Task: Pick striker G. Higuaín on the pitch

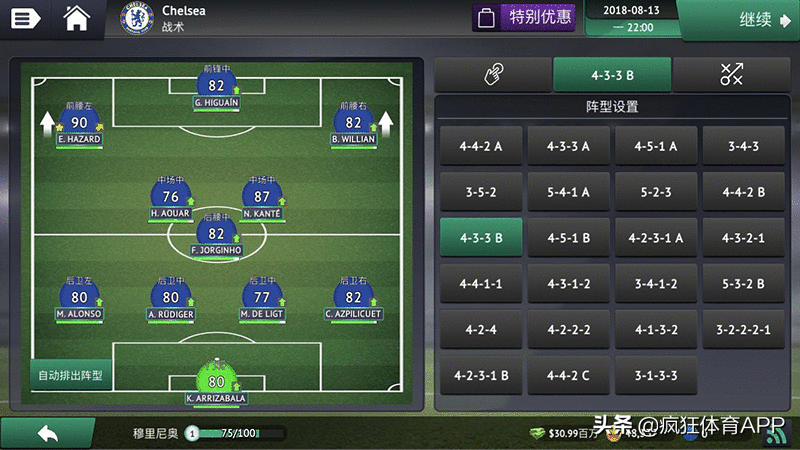Action: 217,89
